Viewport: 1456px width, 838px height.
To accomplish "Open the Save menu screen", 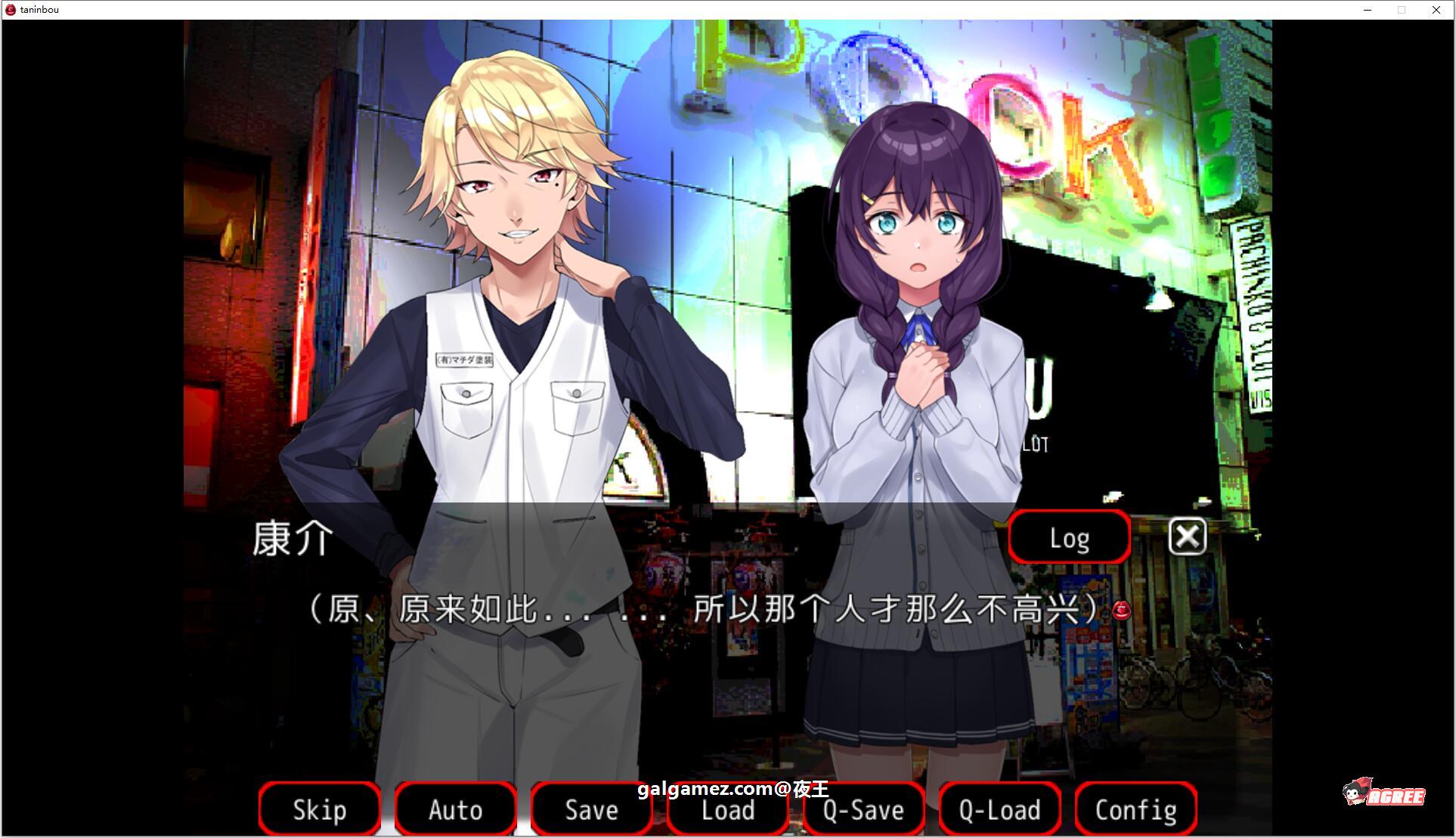I will [591, 809].
